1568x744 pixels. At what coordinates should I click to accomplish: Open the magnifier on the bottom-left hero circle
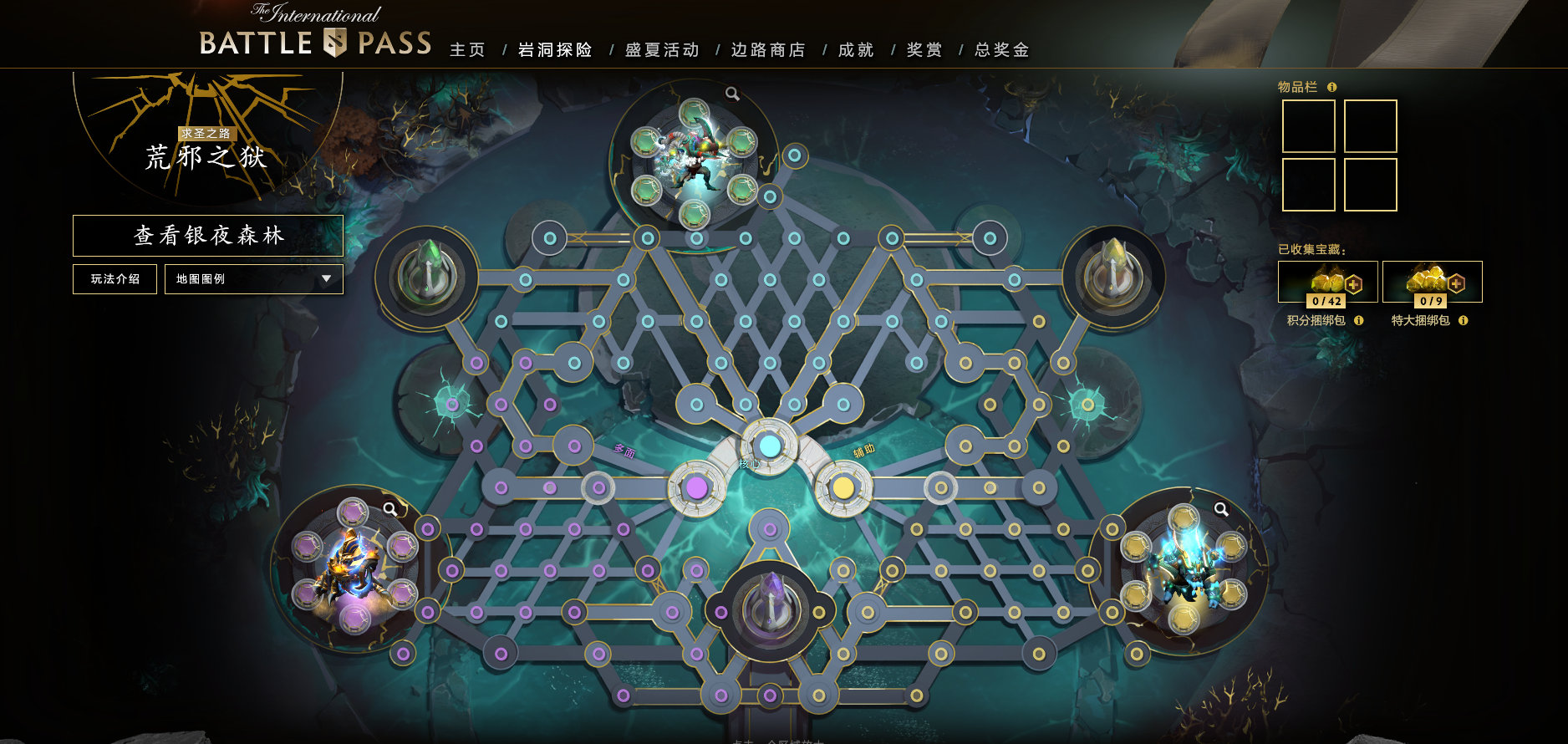[x=389, y=507]
